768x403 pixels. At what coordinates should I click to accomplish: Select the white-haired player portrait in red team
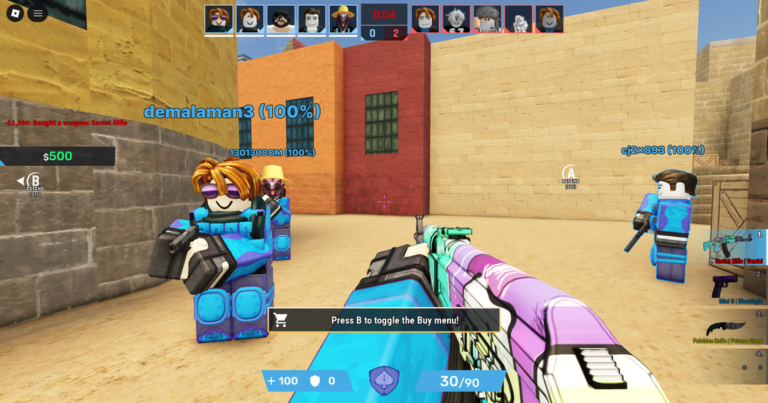[456, 19]
